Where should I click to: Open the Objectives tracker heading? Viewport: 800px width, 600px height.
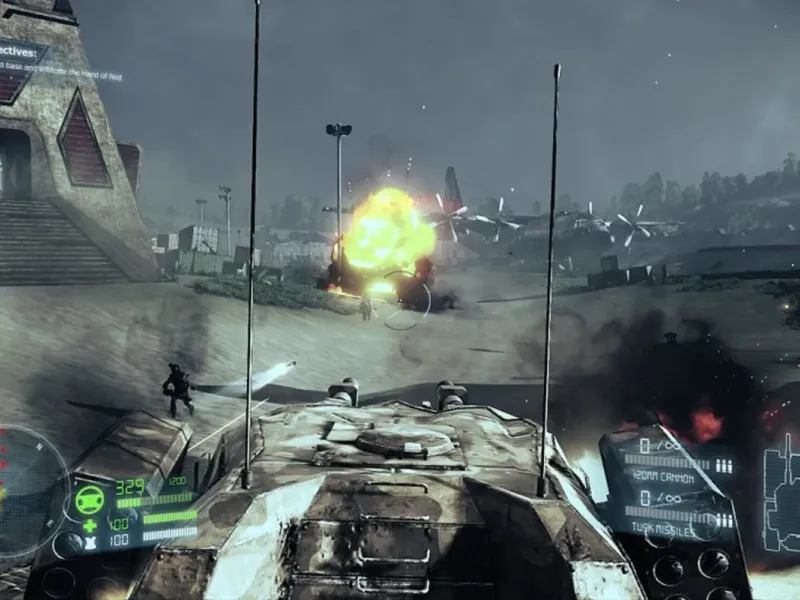(x=22, y=51)
